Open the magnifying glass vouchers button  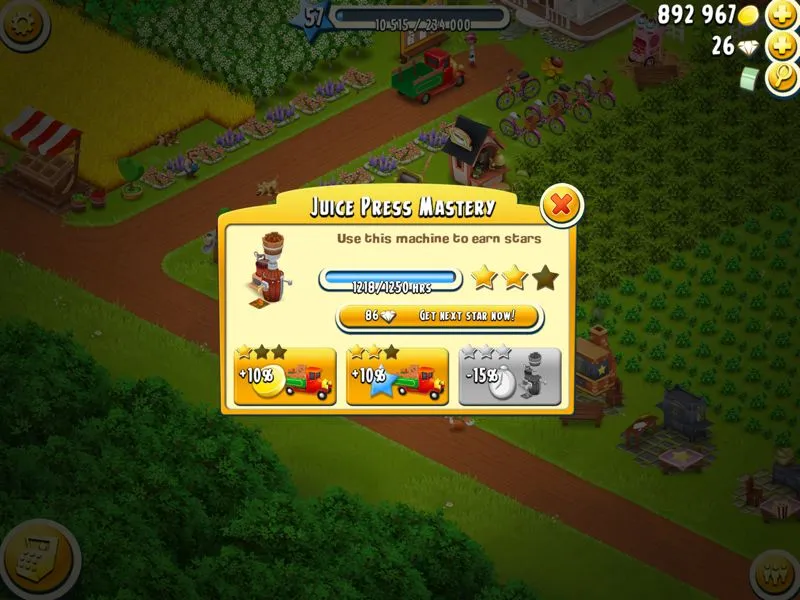[782, 78]
